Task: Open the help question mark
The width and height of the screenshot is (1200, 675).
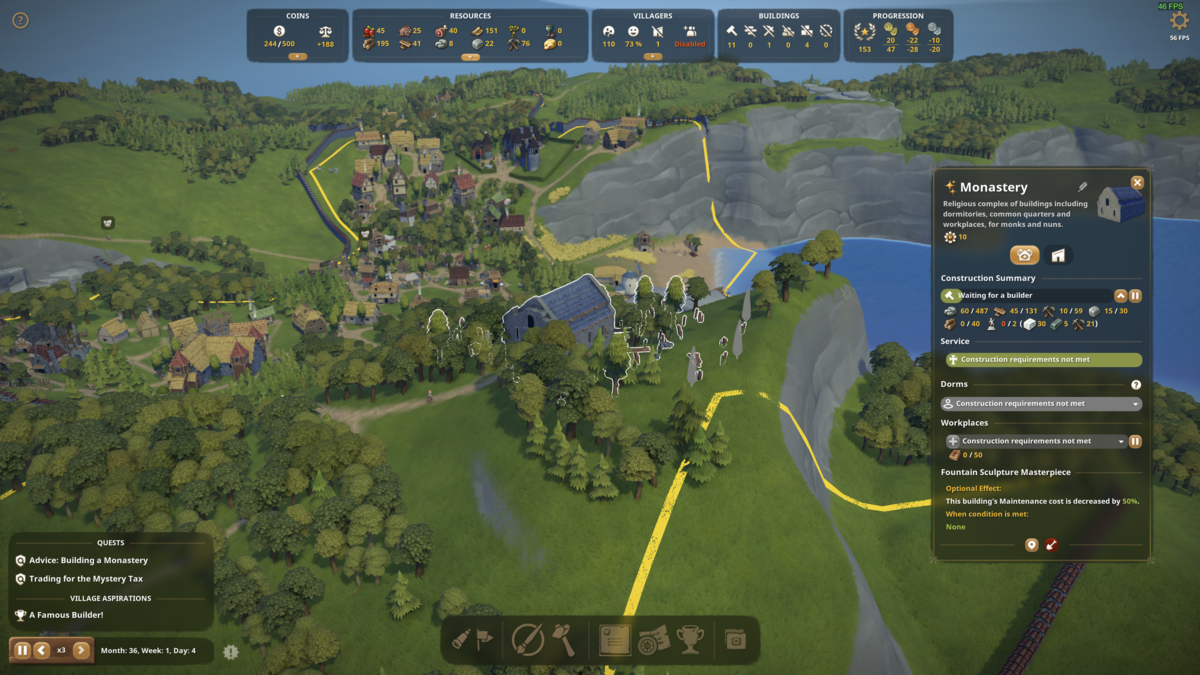Action: 20,20
